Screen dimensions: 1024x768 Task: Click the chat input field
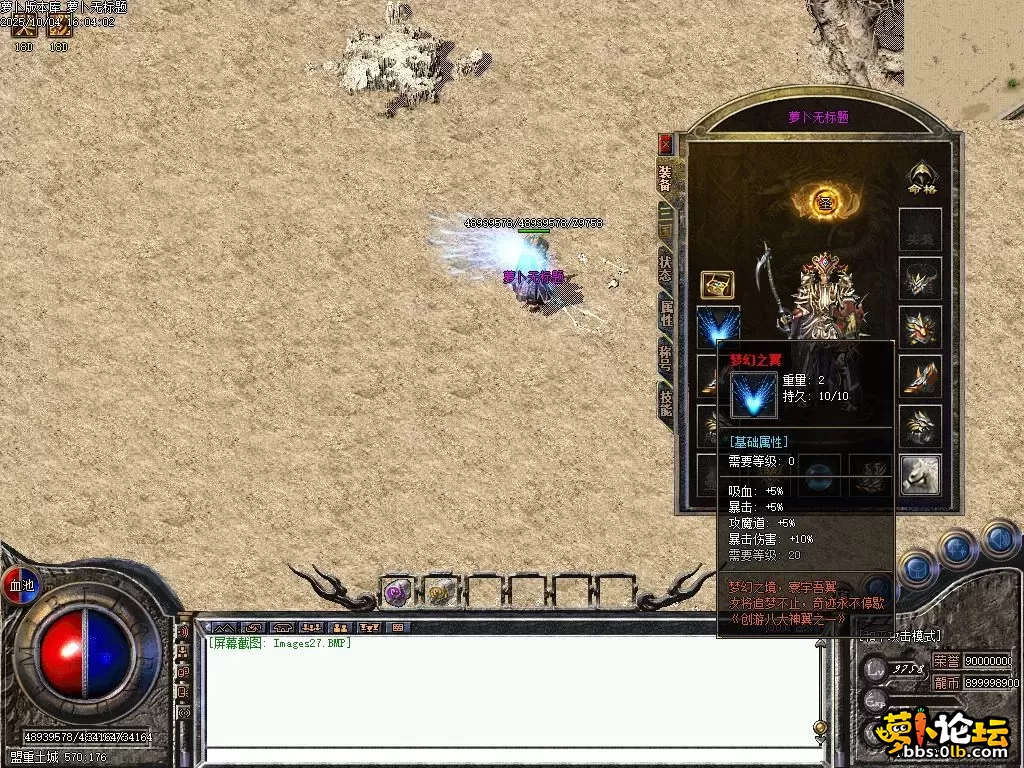(510, 756)
